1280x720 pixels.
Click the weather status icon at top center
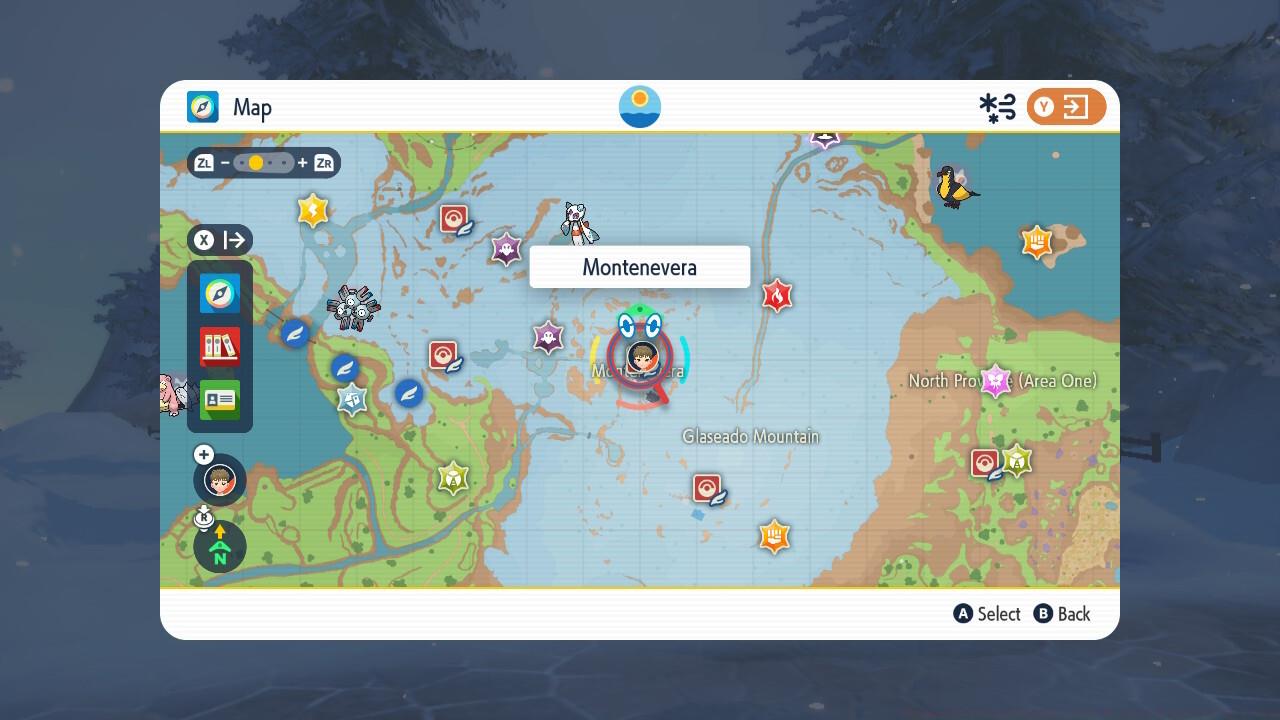coord(639,106)
